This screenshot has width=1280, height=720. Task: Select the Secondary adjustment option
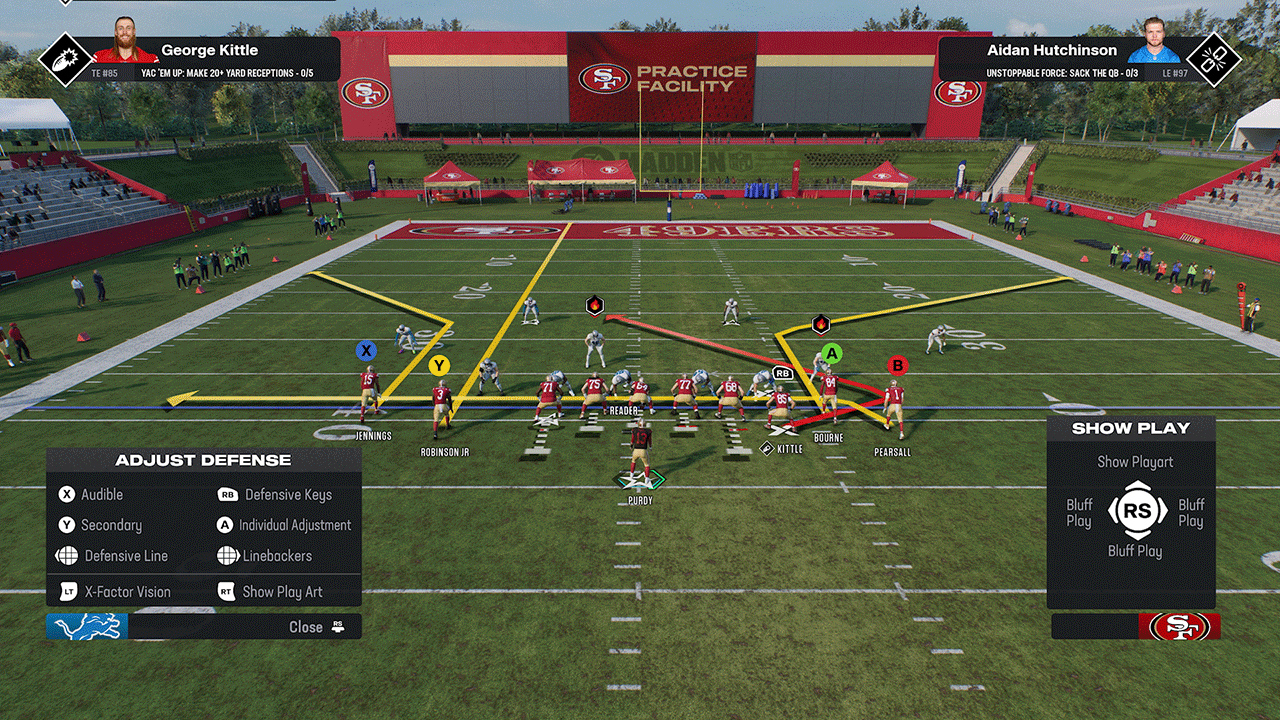click(x=110, y=525)
